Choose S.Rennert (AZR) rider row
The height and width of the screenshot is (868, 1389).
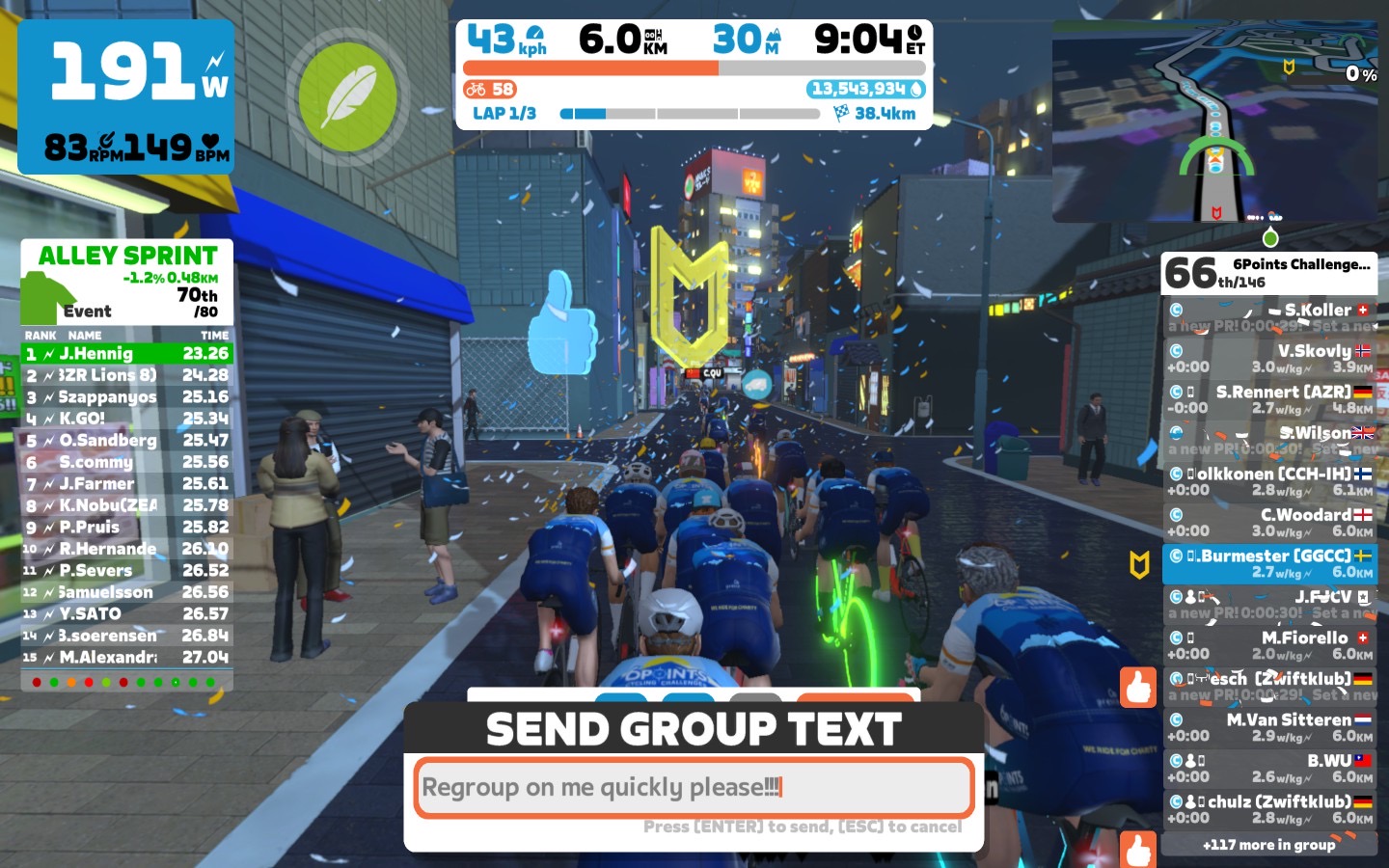pos(1269,399)
